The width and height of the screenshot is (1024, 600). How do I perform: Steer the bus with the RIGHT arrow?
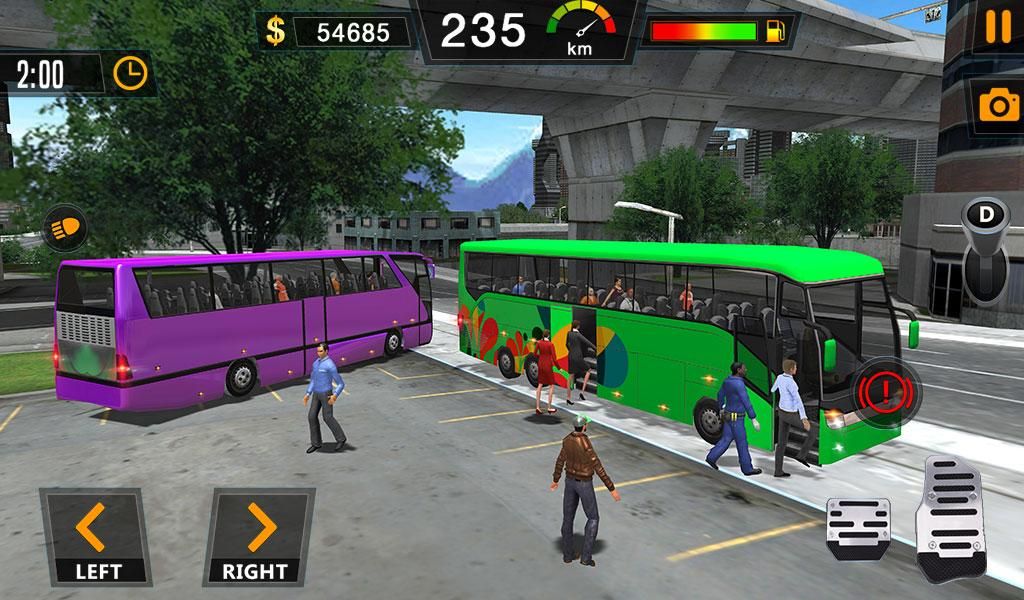[x=259, y=535]
